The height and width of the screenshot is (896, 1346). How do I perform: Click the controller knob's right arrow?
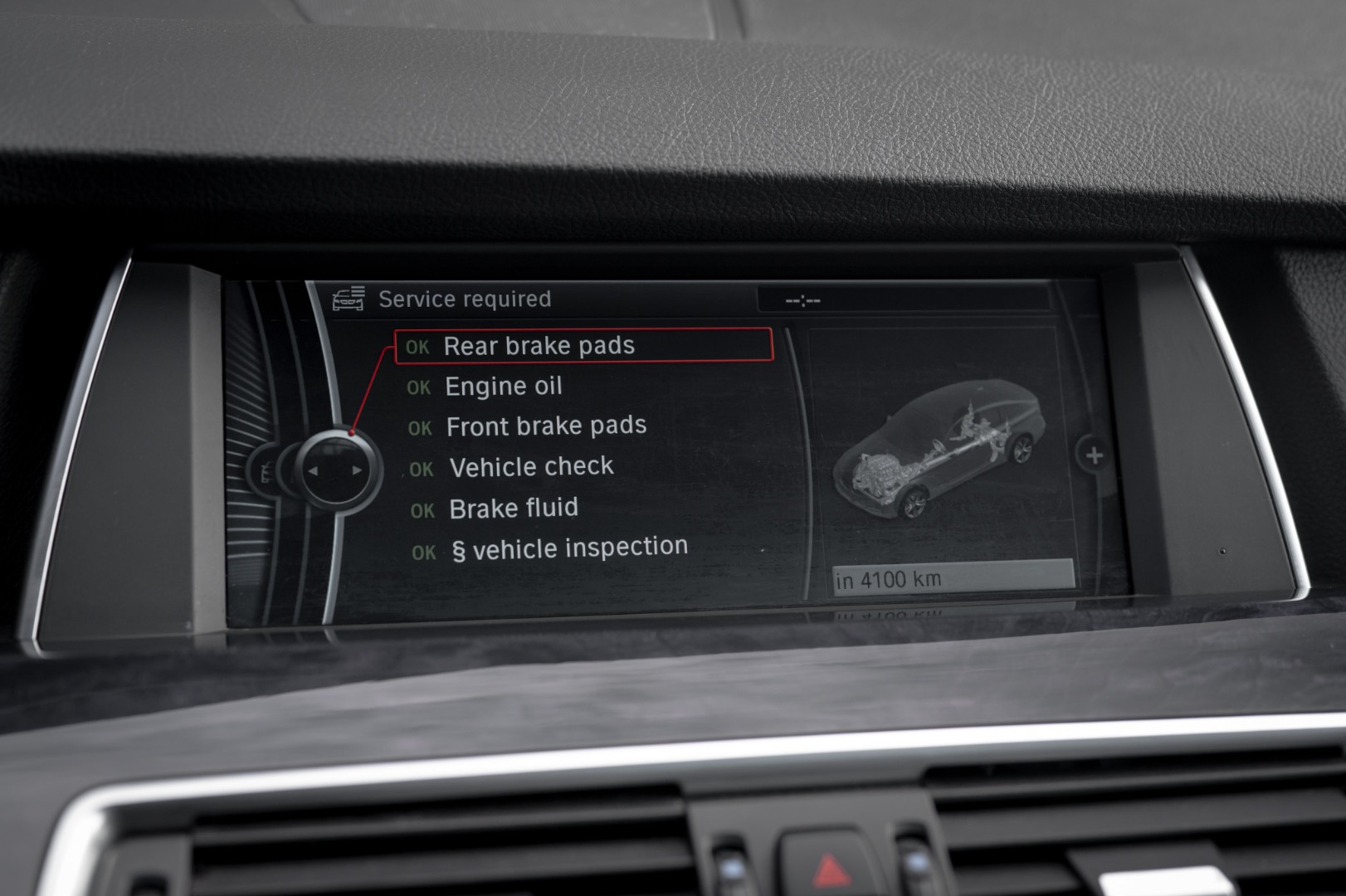point(357,470)
